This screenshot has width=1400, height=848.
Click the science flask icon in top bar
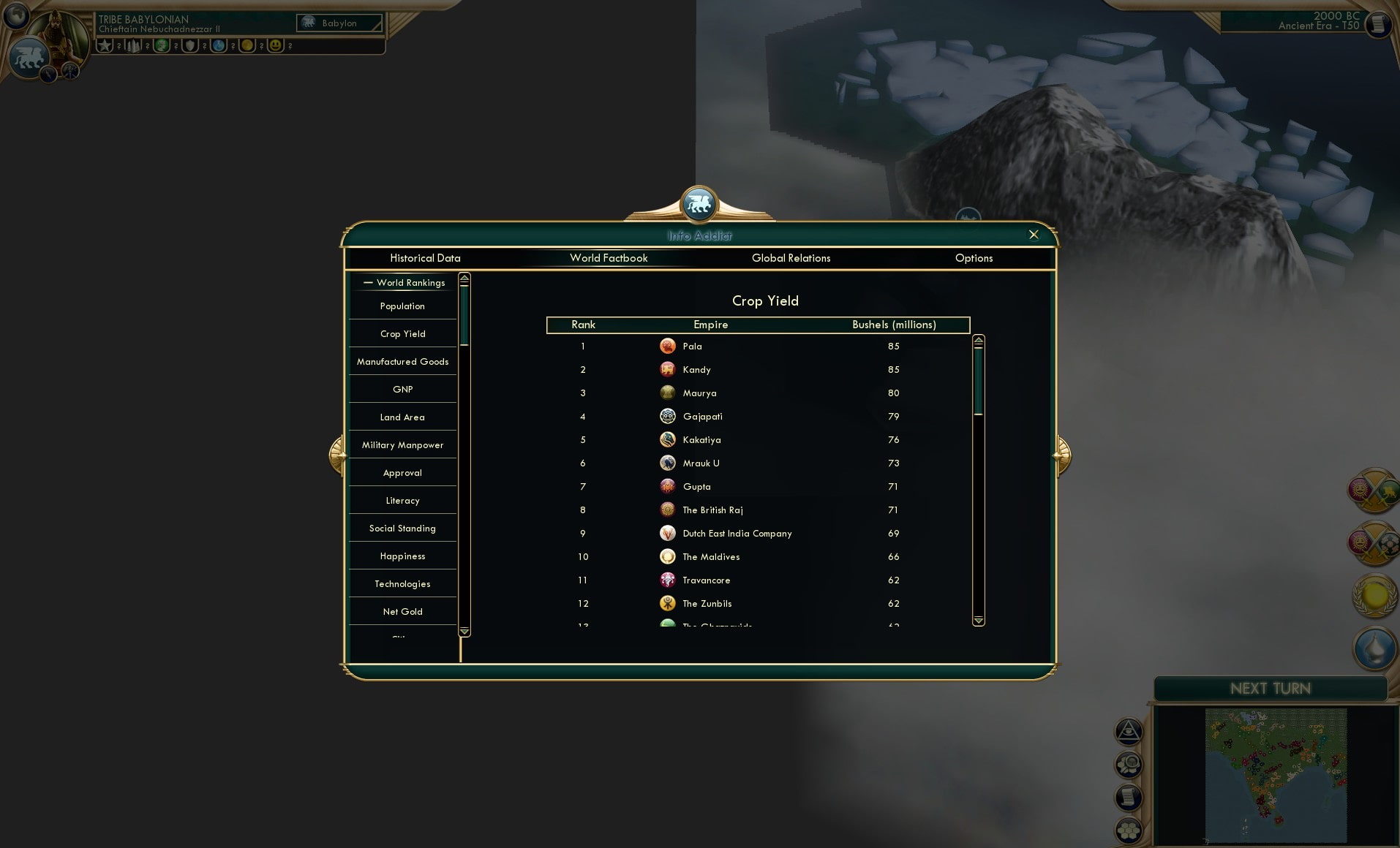coord(218,46)
